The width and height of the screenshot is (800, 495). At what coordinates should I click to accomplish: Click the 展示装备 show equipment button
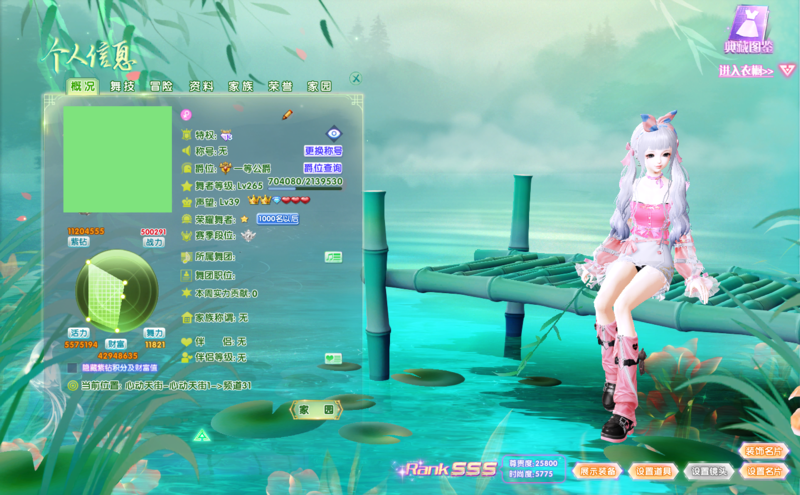(x=598, y=471)
